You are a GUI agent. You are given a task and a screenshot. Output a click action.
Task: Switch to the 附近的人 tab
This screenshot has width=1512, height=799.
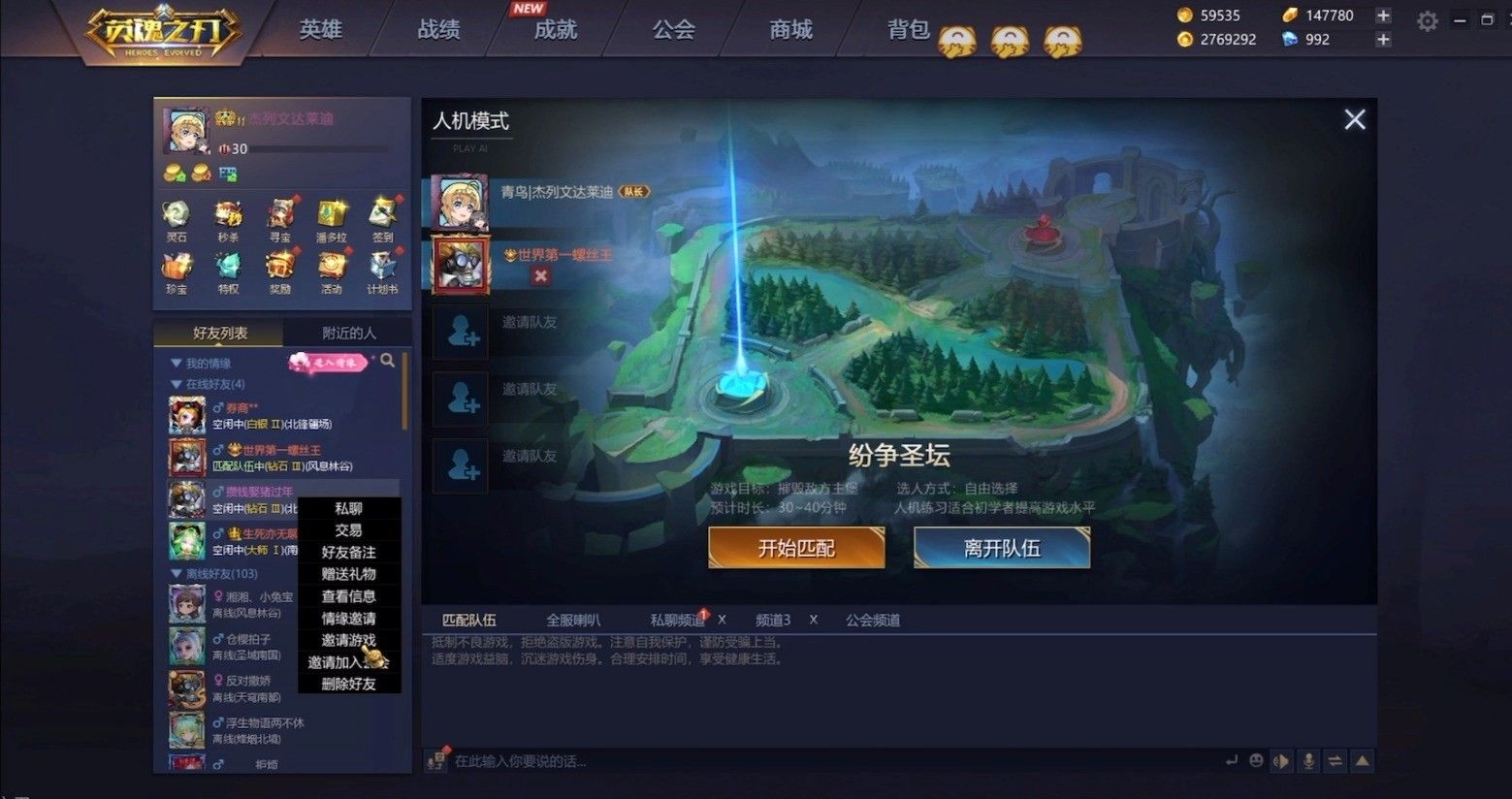(348, 332)
